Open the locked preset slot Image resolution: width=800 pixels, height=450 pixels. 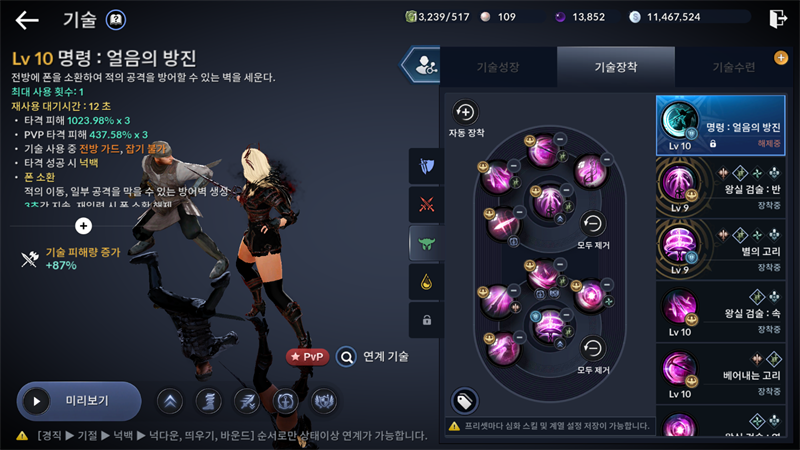coord(427,320)
